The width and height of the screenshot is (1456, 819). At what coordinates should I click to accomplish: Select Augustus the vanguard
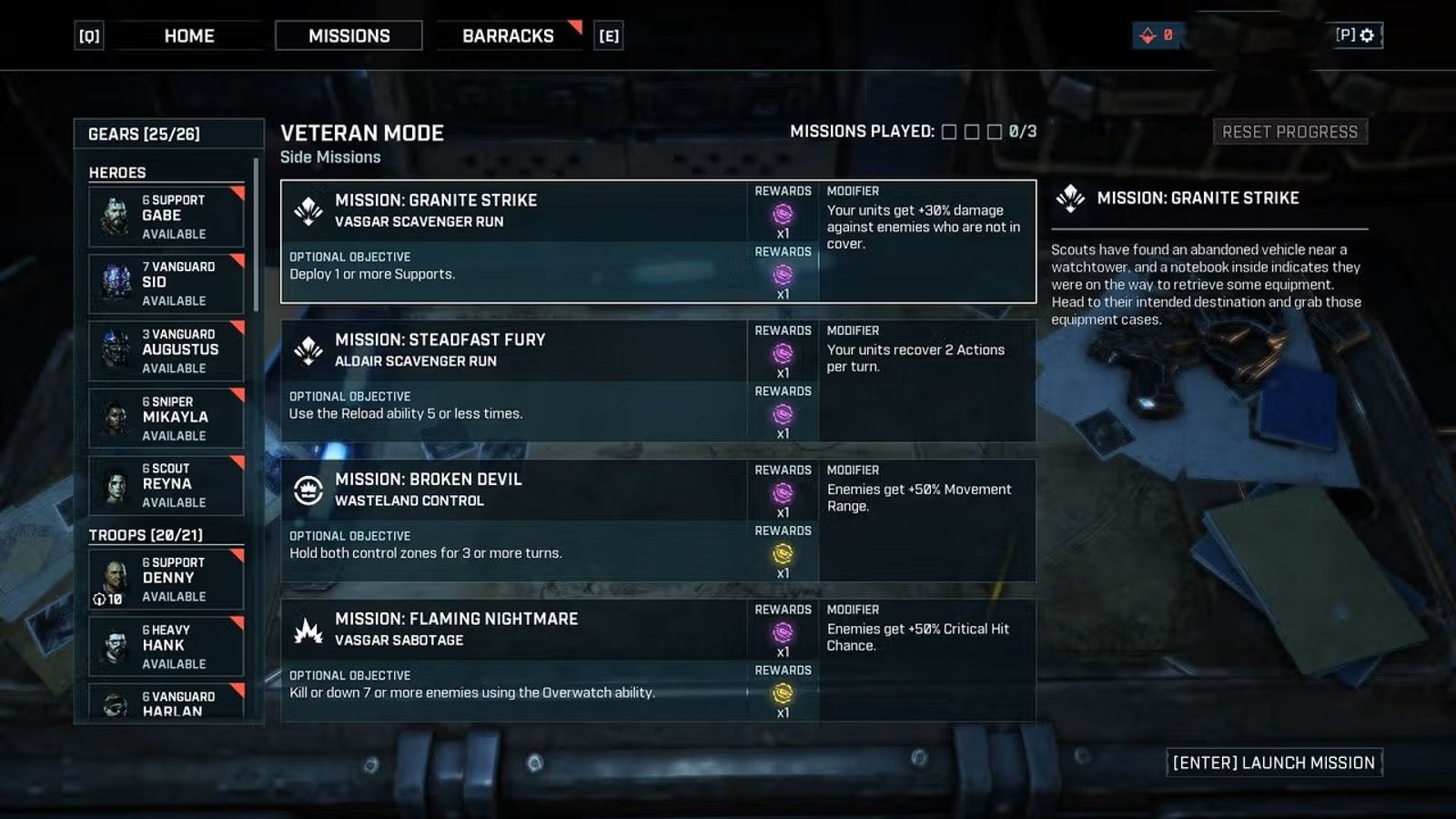click(x=167, y=350)
